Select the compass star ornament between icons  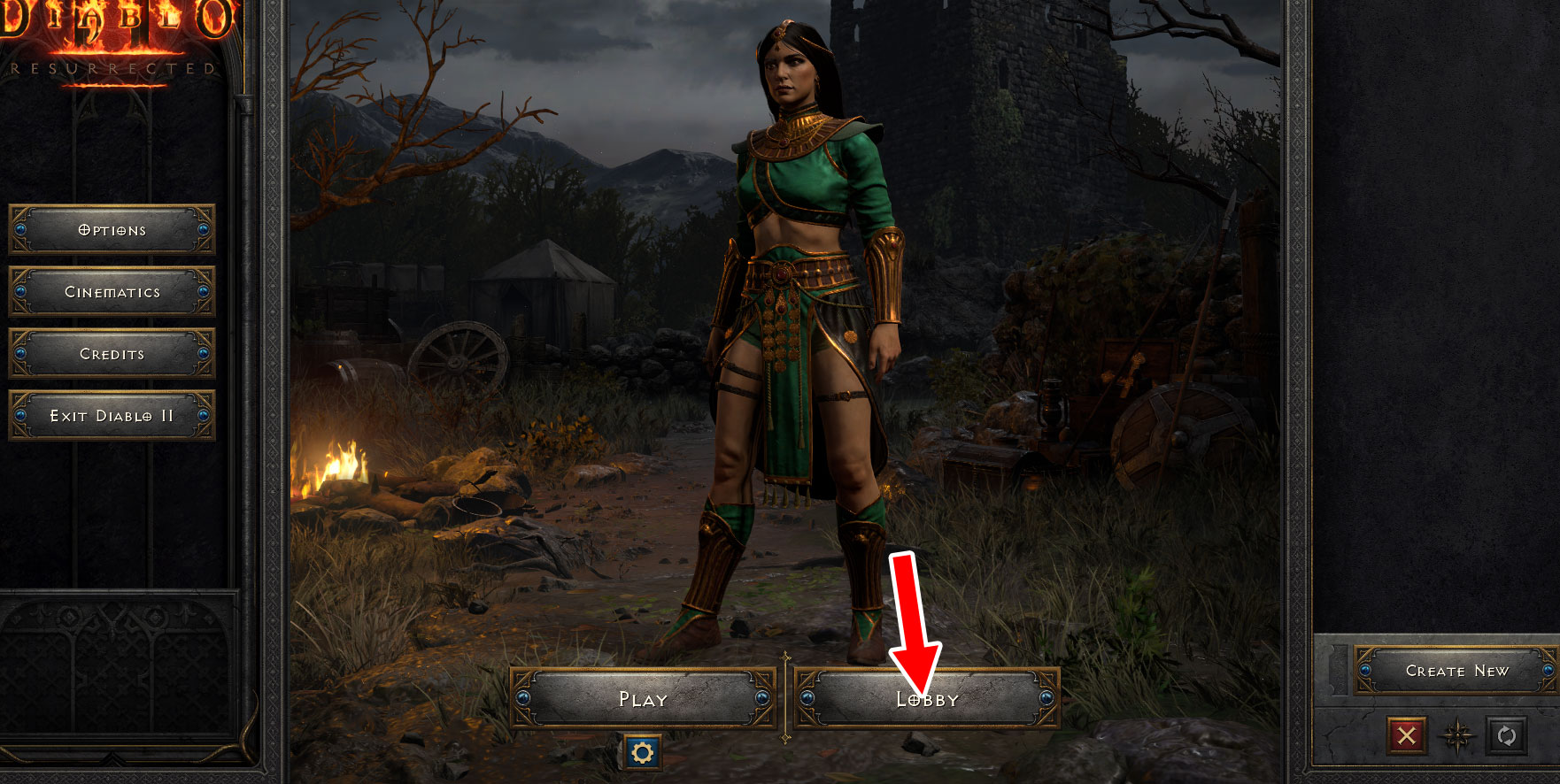coord(1457,735)
